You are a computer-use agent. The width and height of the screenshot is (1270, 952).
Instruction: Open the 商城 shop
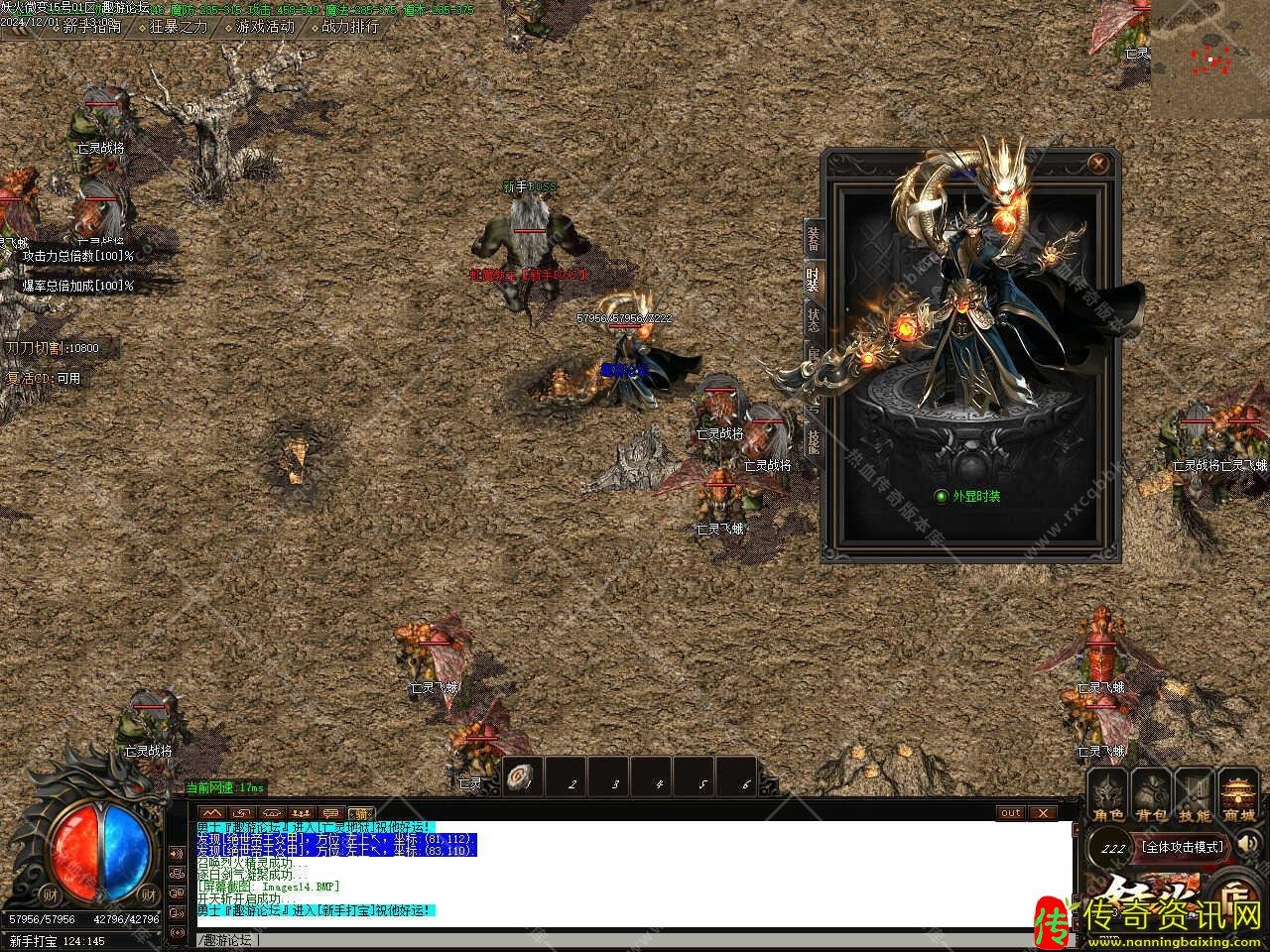pyautogui.click(x=1238, y=797)
